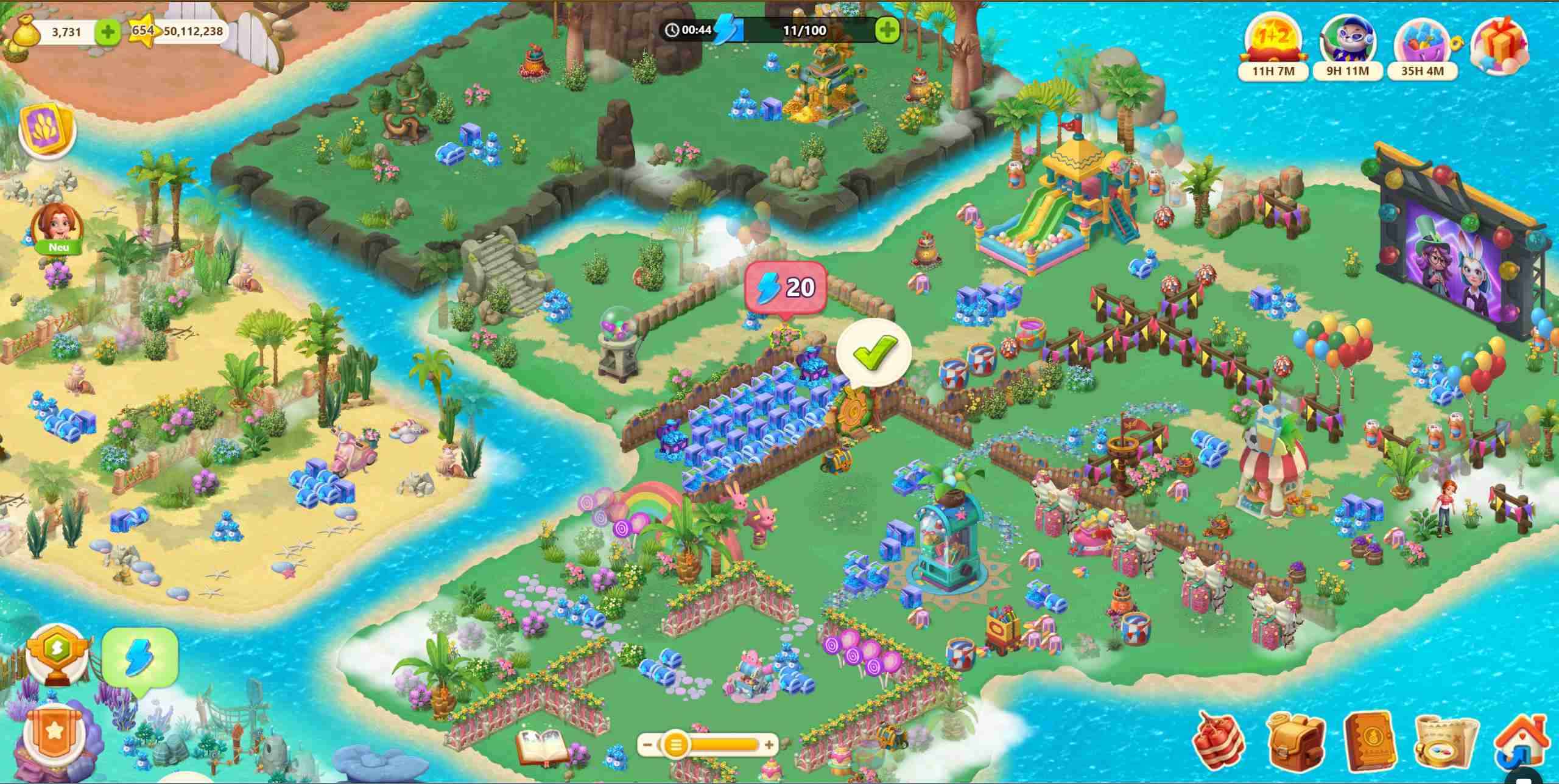Add more coins with the green plus
The image size is (1559, 784).
coord(108,32)
